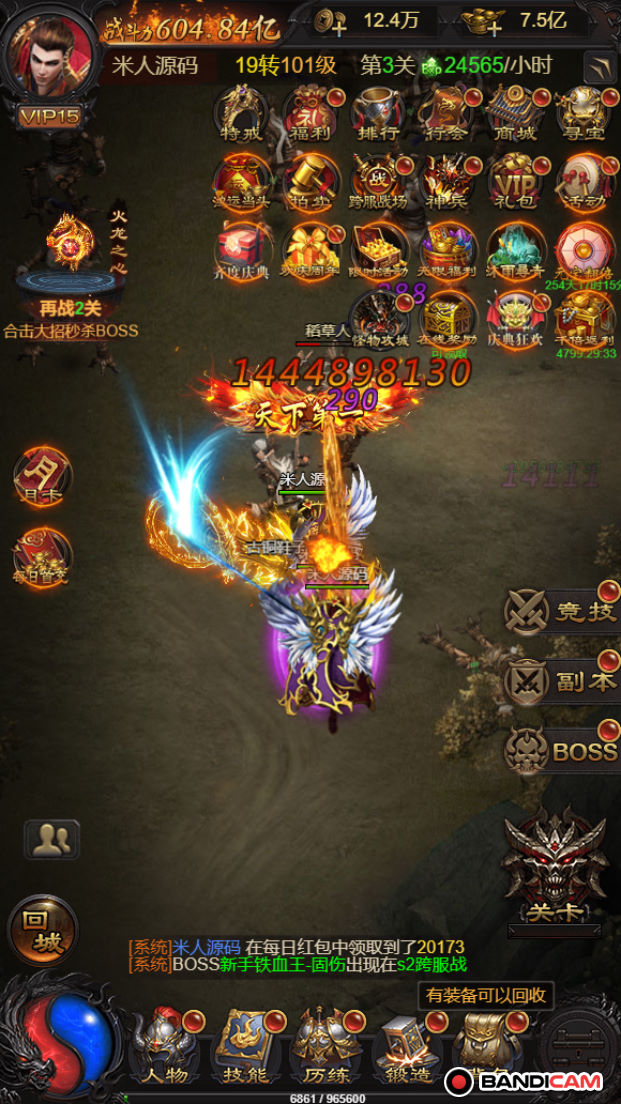Image resolution: width=621 pixels, height=1104 pixels.
Task: Enter the 跨服战场 cross-server battlefield
Action: click(x=378, y=181)
